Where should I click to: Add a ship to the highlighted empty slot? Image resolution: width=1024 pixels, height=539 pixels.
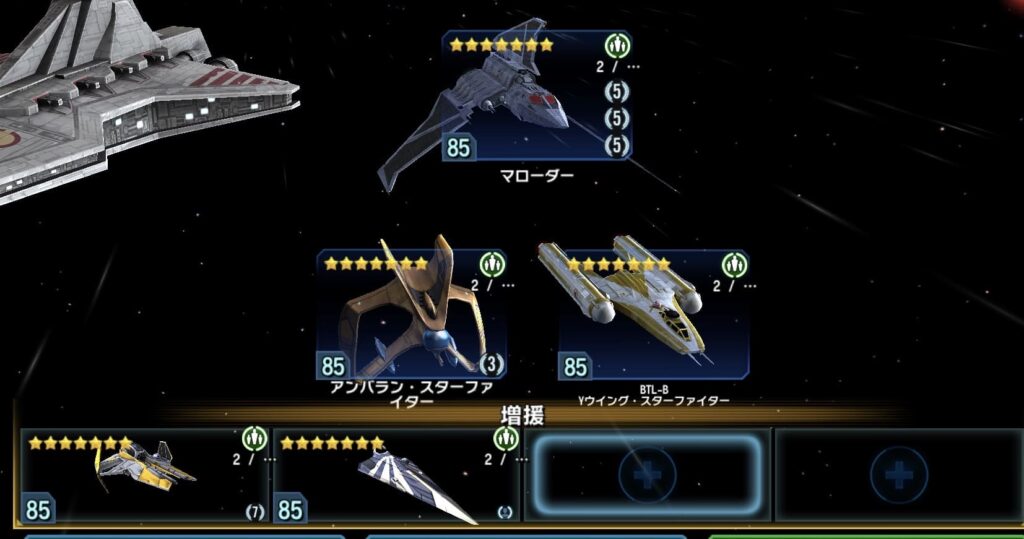point(647,475)
